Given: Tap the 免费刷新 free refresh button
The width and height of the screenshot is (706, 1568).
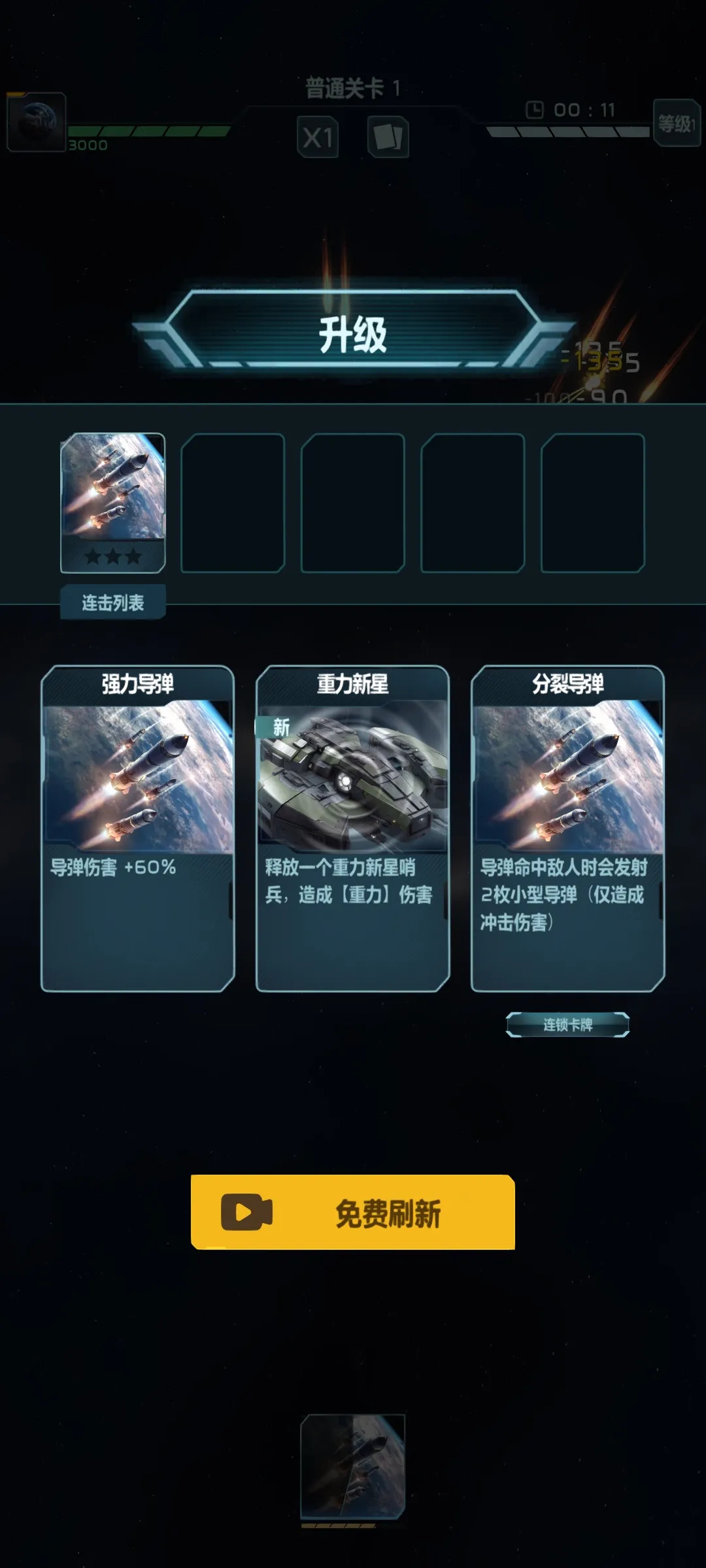Looking at the screenshot, I should point(353,1212).
